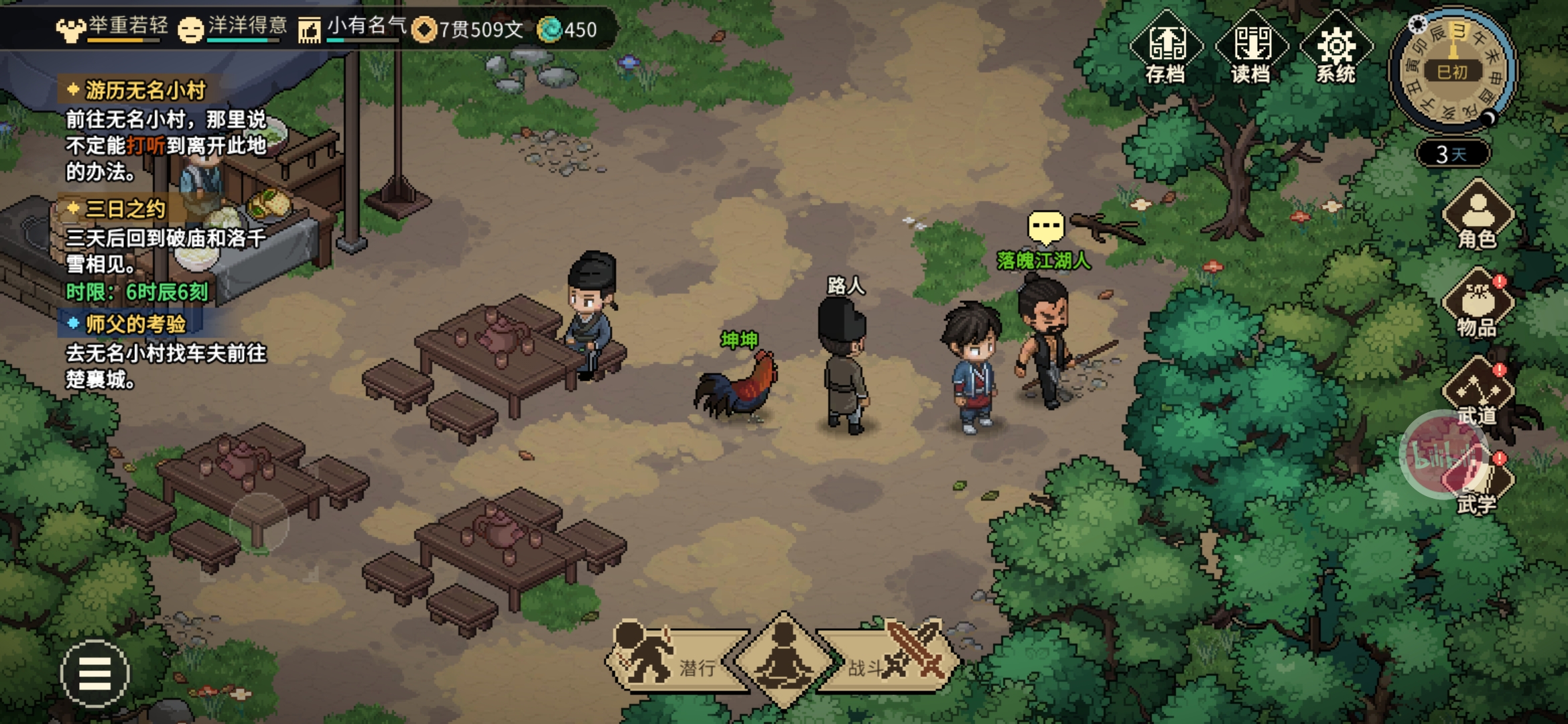Open the 角色 character sheet

(1478, 216)
